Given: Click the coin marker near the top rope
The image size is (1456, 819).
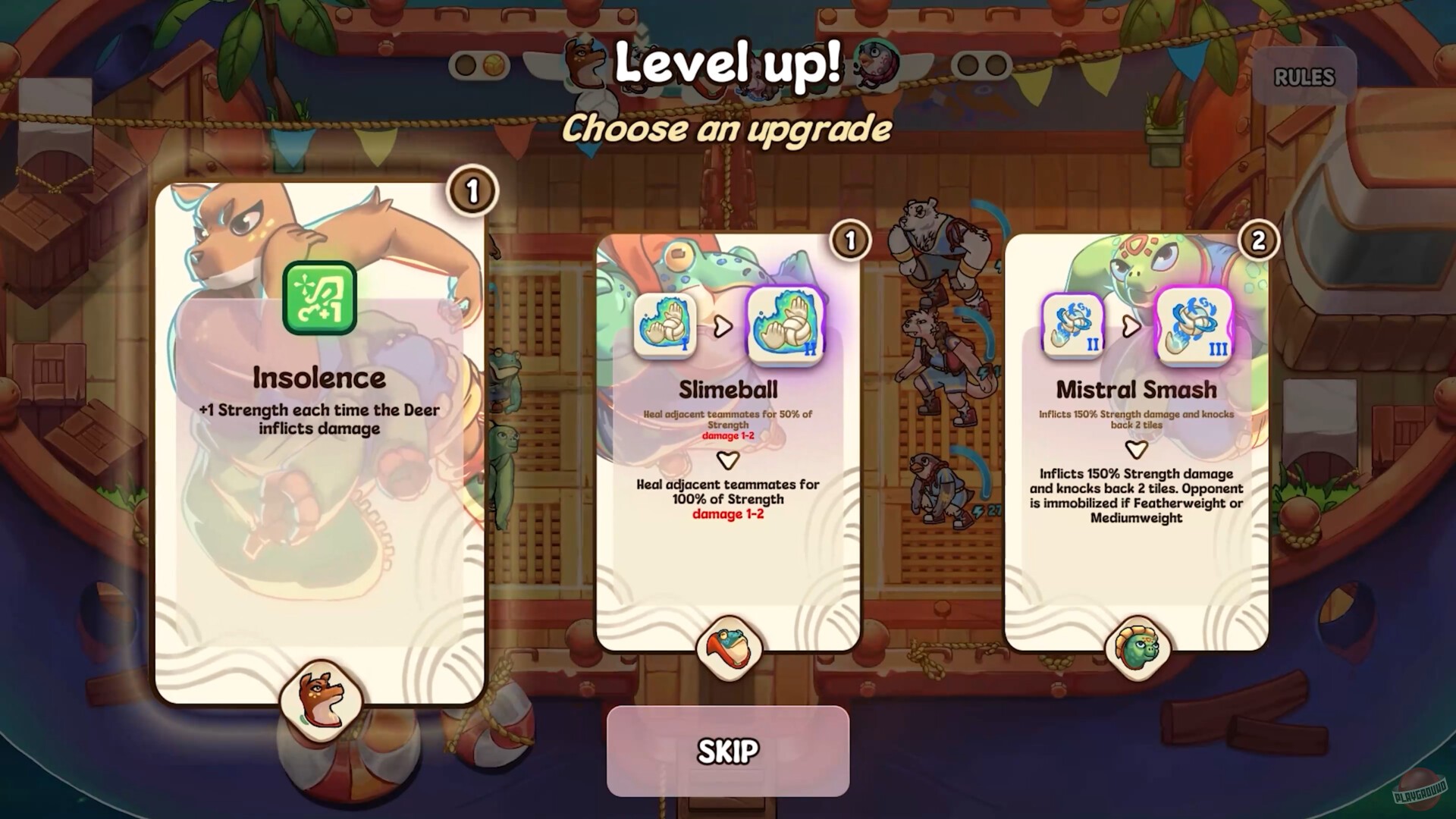Looking at the screenshot, I should point(494,65).
